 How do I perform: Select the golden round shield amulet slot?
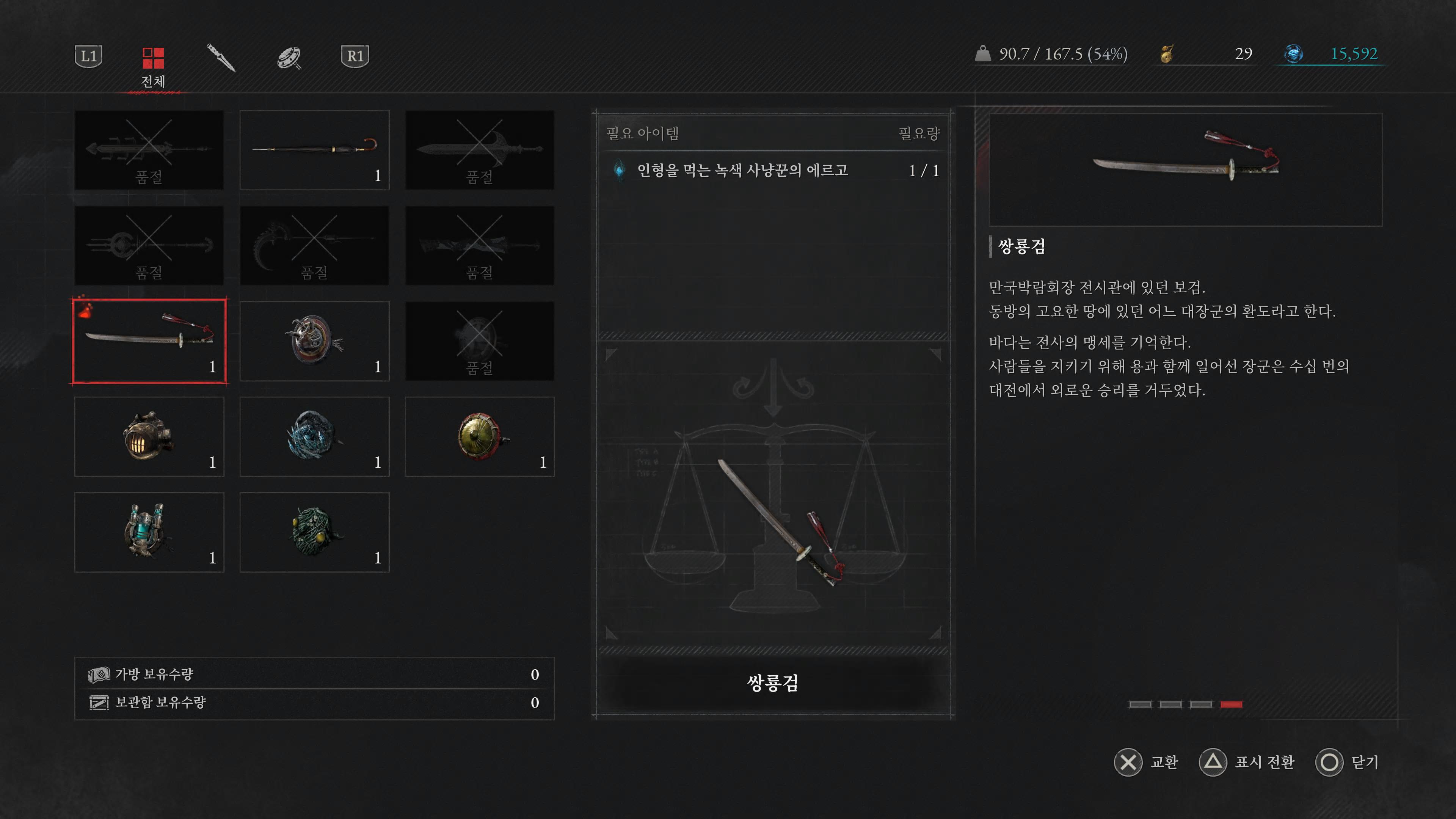pos(479,436)
